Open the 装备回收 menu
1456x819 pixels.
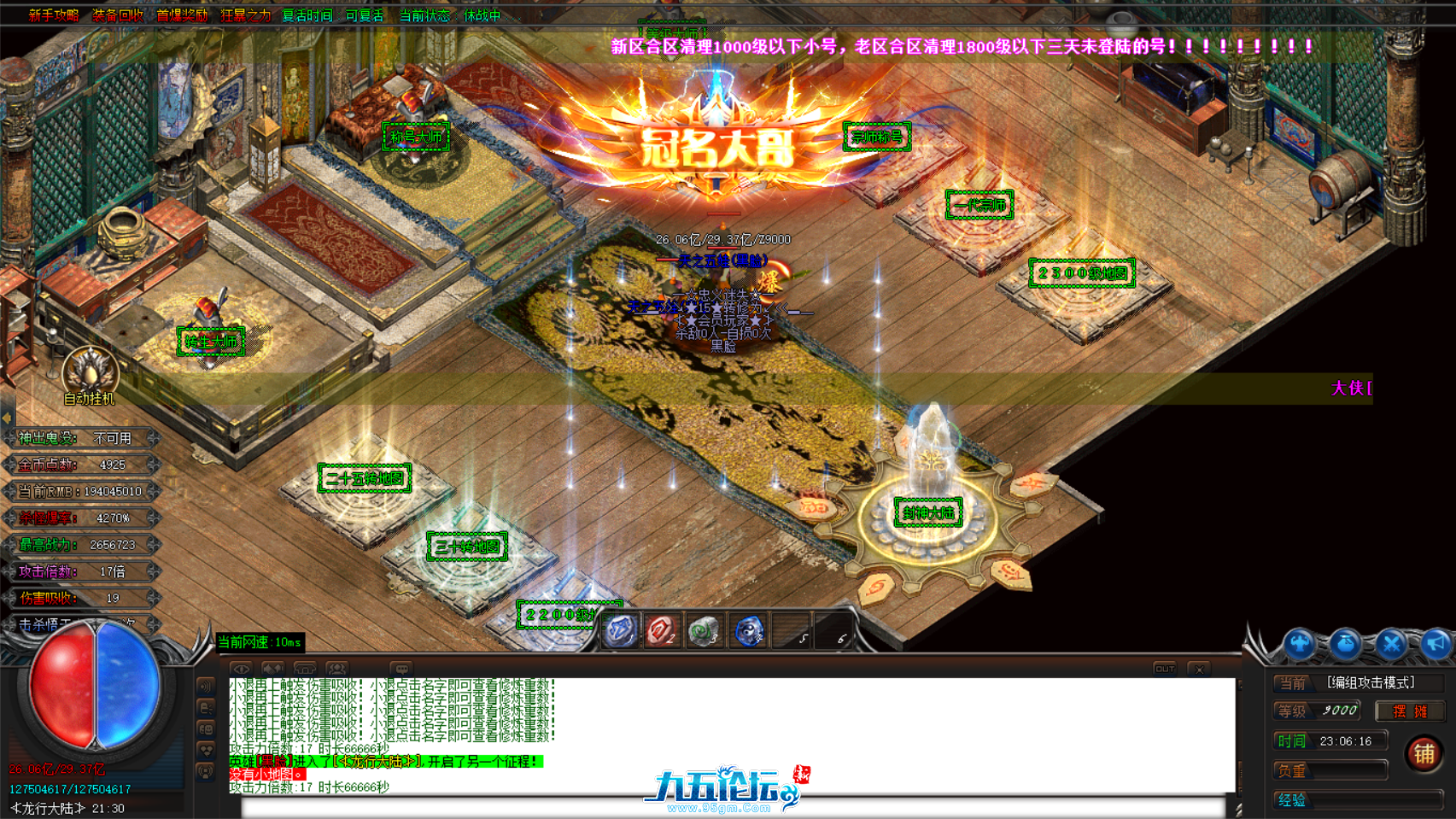[x=116, y=14]
